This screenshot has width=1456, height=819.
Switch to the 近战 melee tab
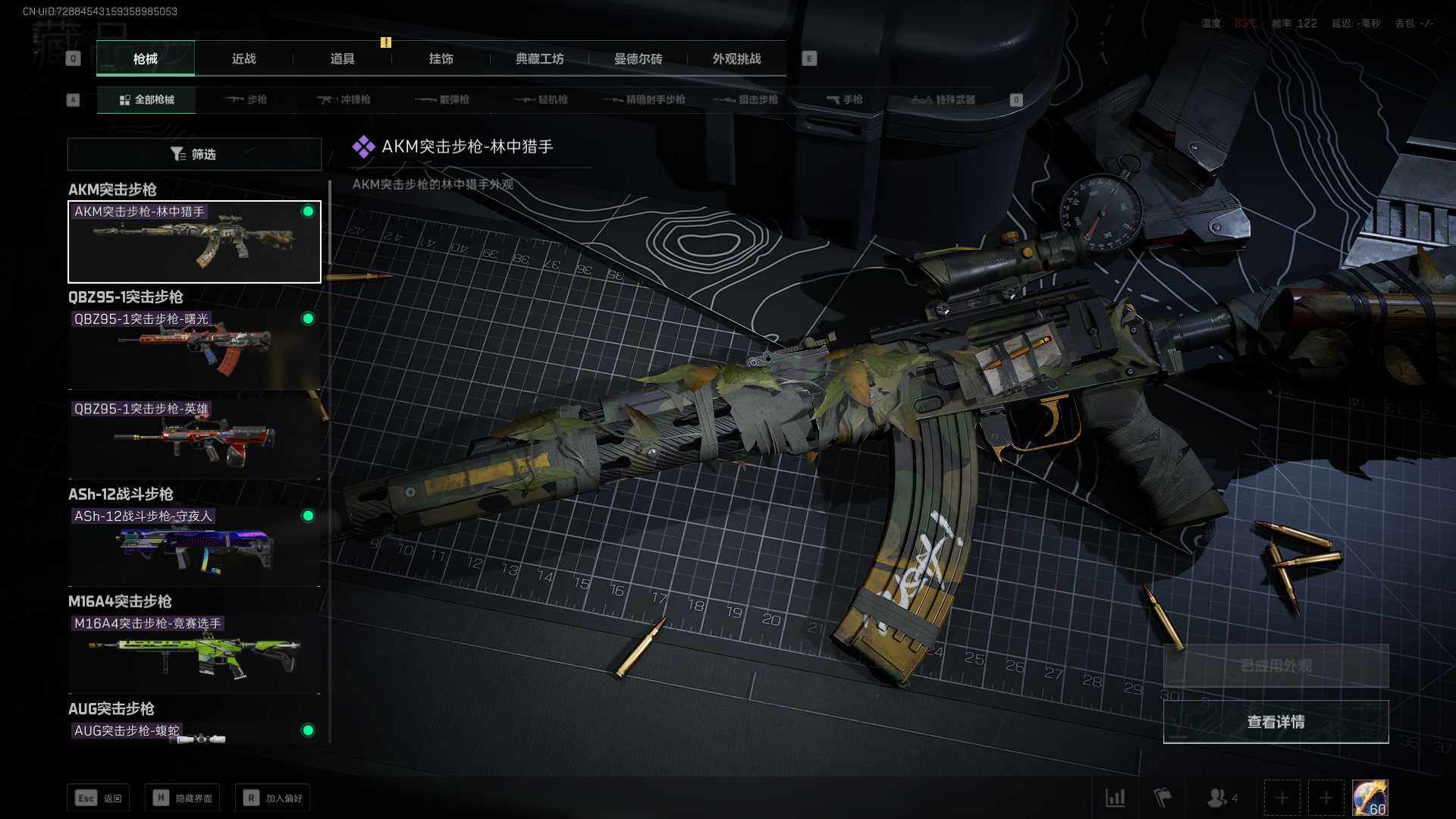click(243, 58)
